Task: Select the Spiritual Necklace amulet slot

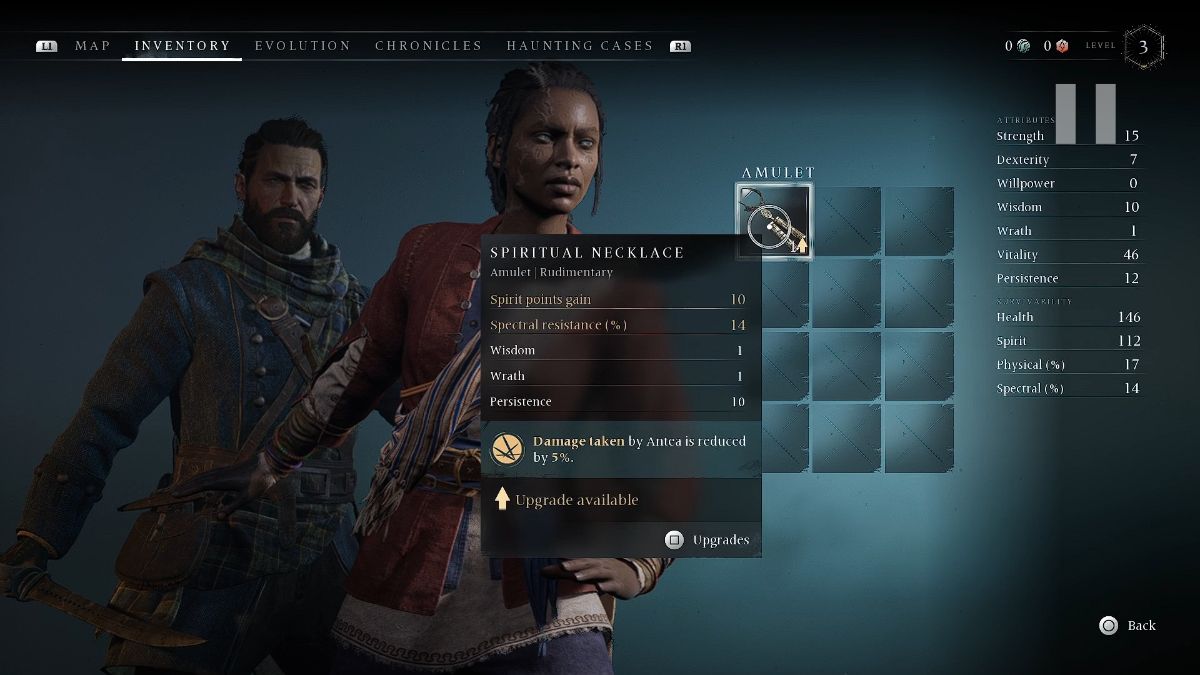Action: pyautogui.click(x=775, y=220)
